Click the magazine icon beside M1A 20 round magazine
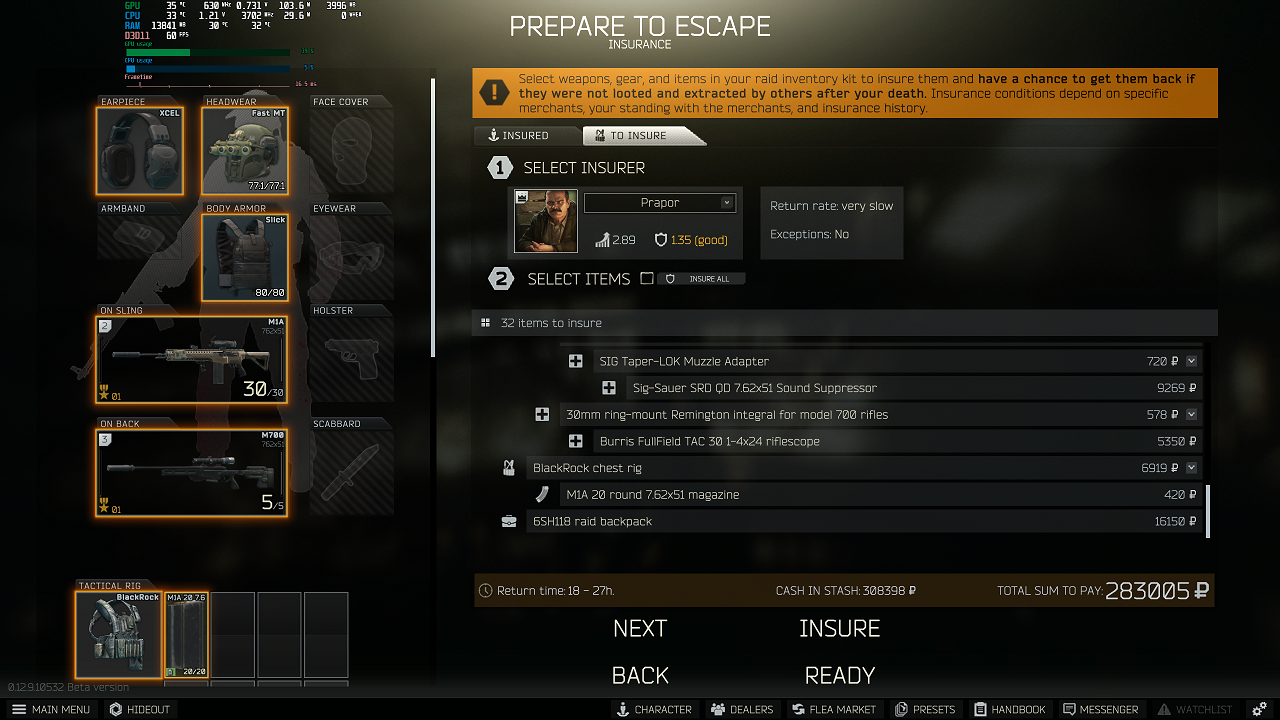Viewport: 1280px width, 720px height. (x=542, y=493)
